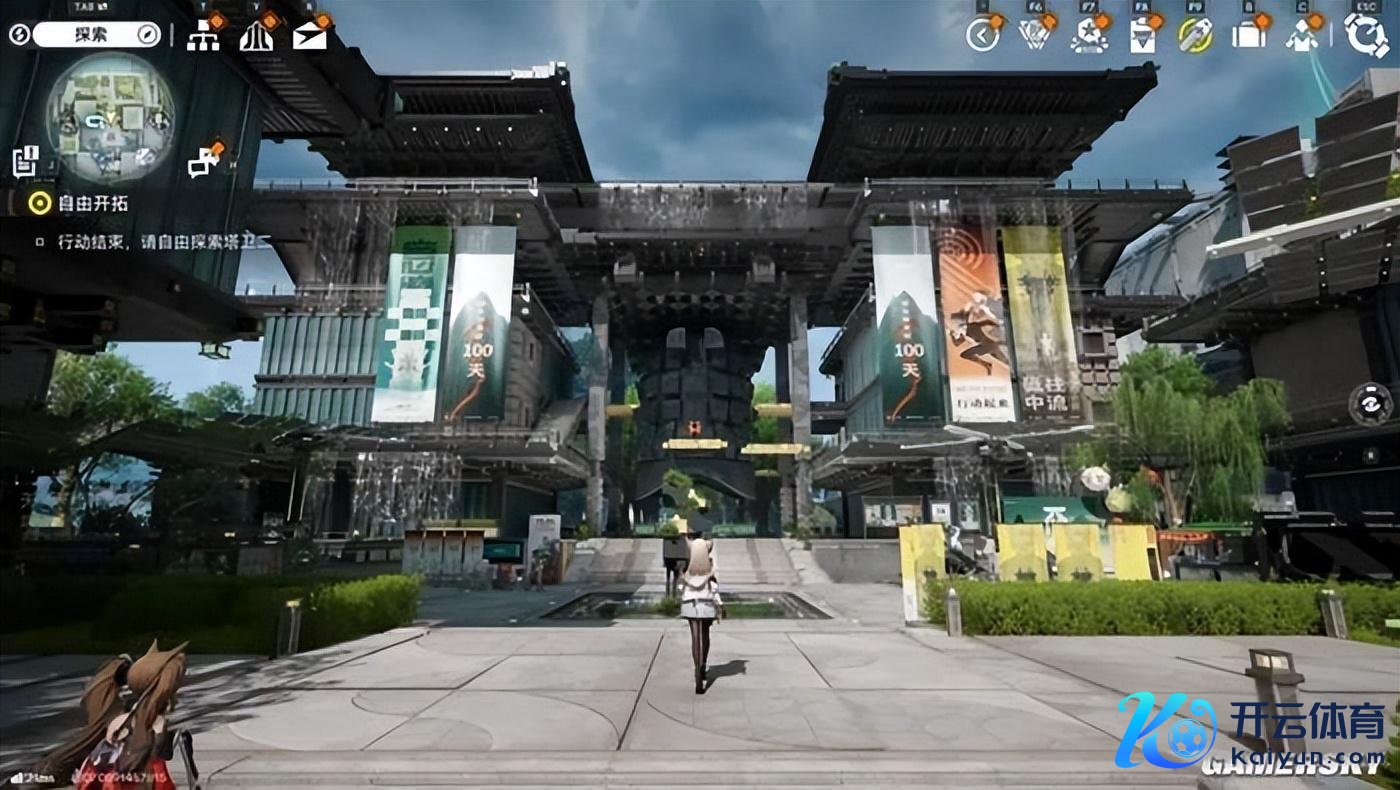
Task: Open the yellow-ringed ticket icon
Action: tap(1194, 35)
